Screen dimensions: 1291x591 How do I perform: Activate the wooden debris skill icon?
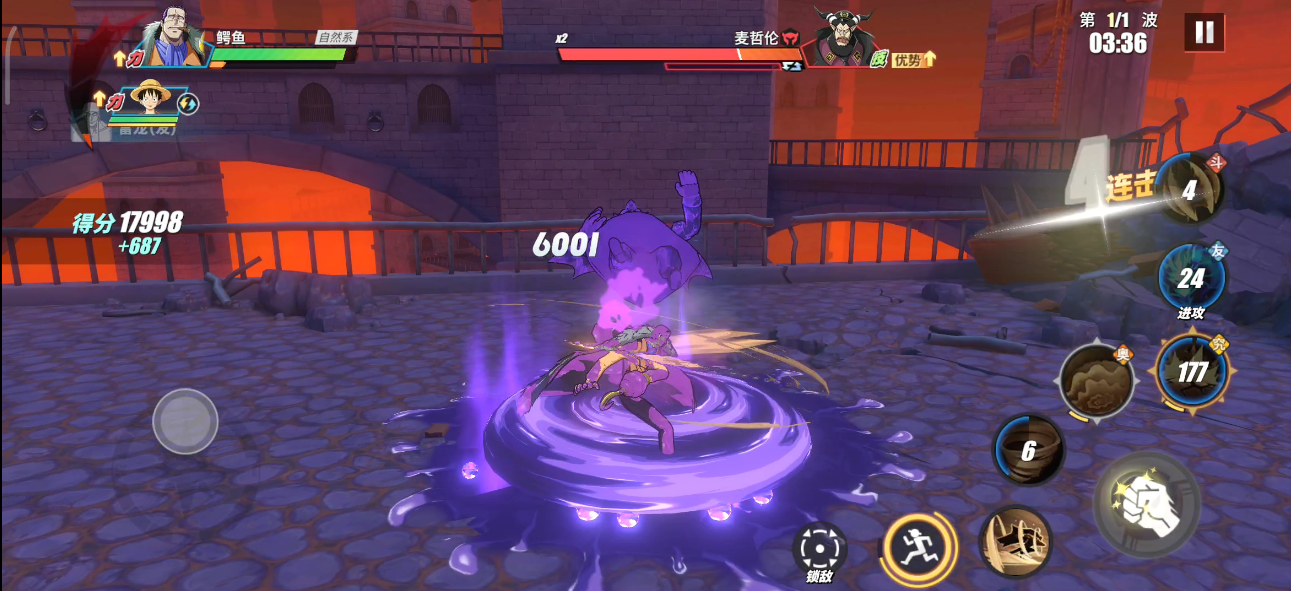1015,542
